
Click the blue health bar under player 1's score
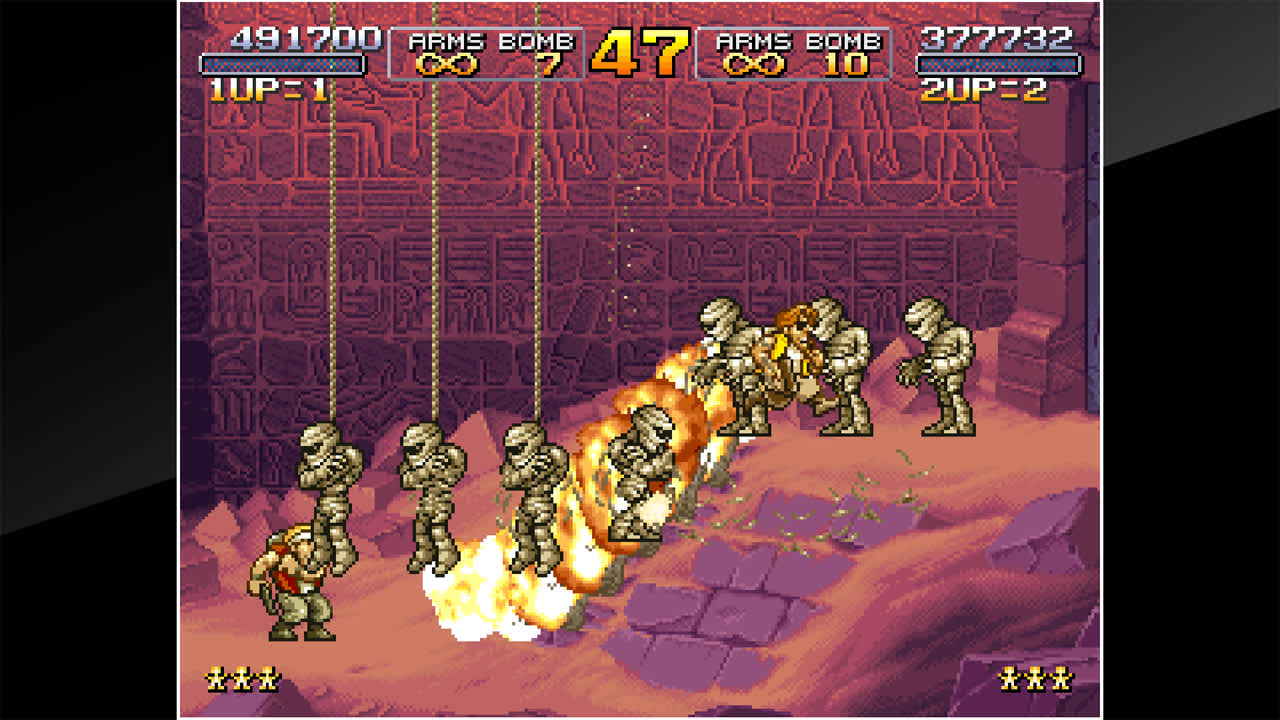[282, 62]
